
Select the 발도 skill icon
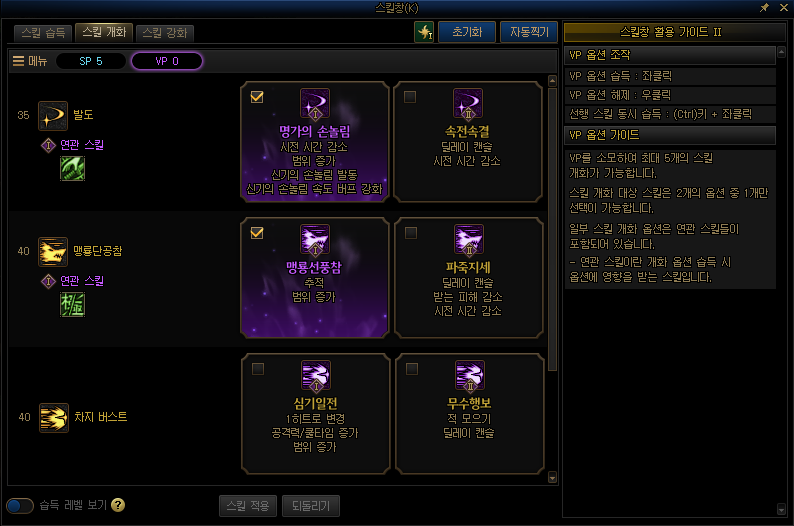[52, 116]
